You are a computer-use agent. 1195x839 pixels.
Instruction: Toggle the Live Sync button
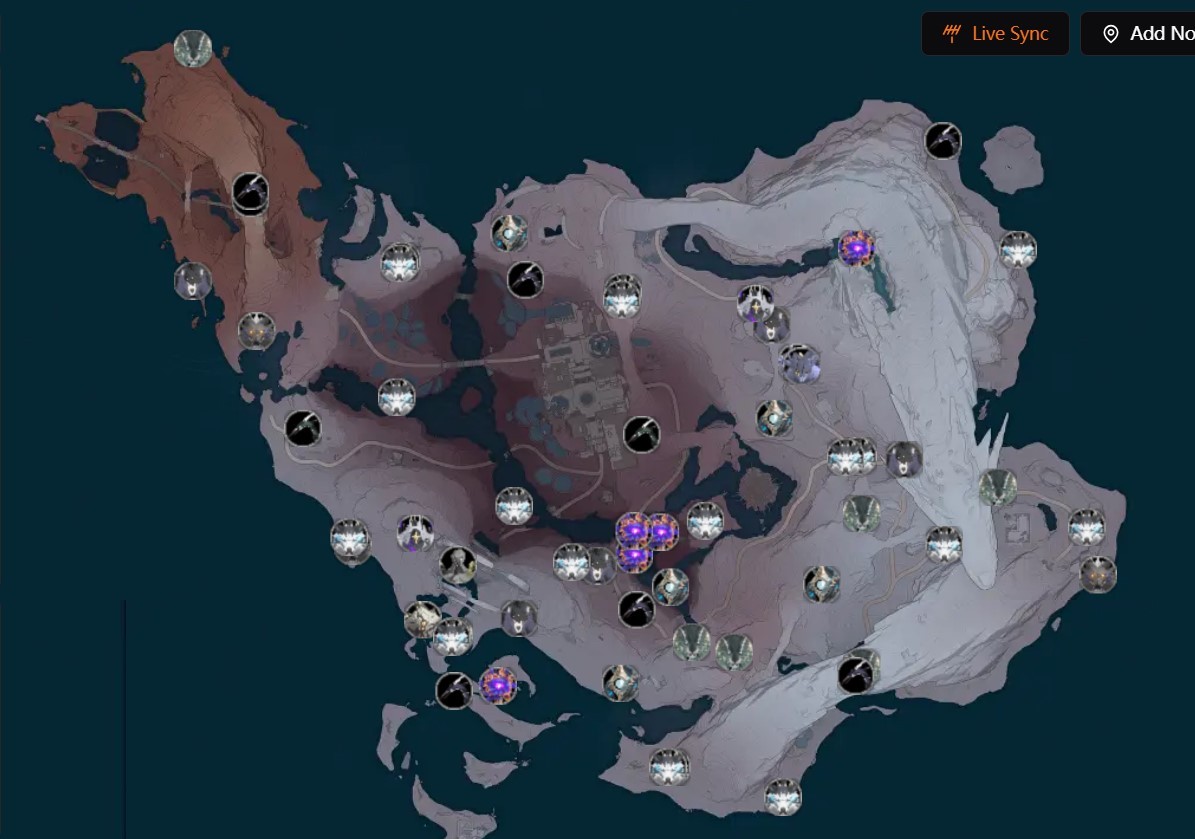pos(995,34)
